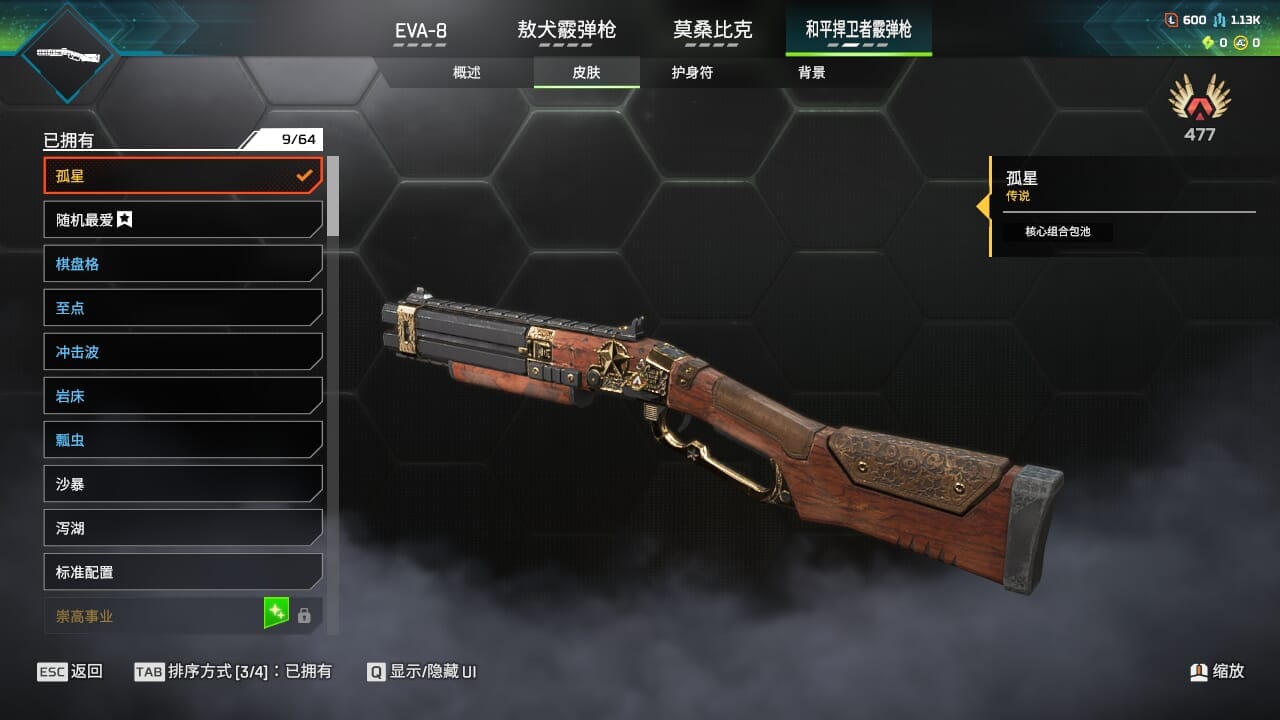Open the 概述 sub-tab

pos(467,73)
